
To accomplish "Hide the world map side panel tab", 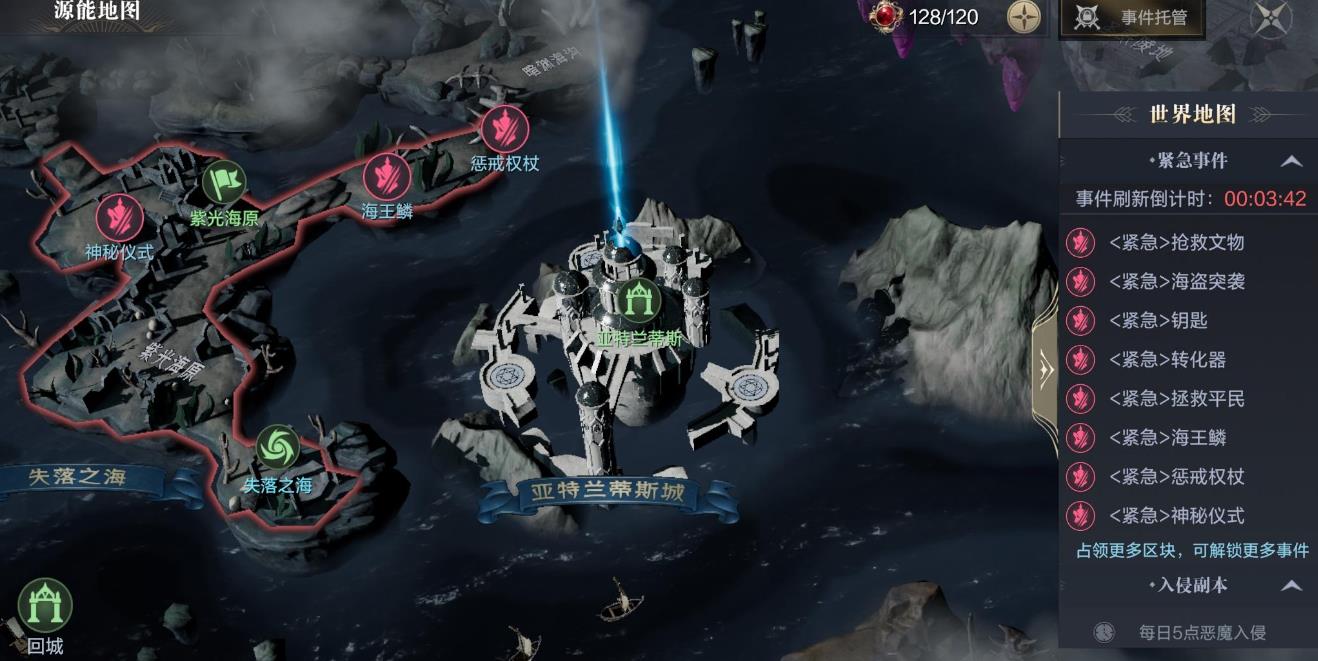I will point(1045,370).
